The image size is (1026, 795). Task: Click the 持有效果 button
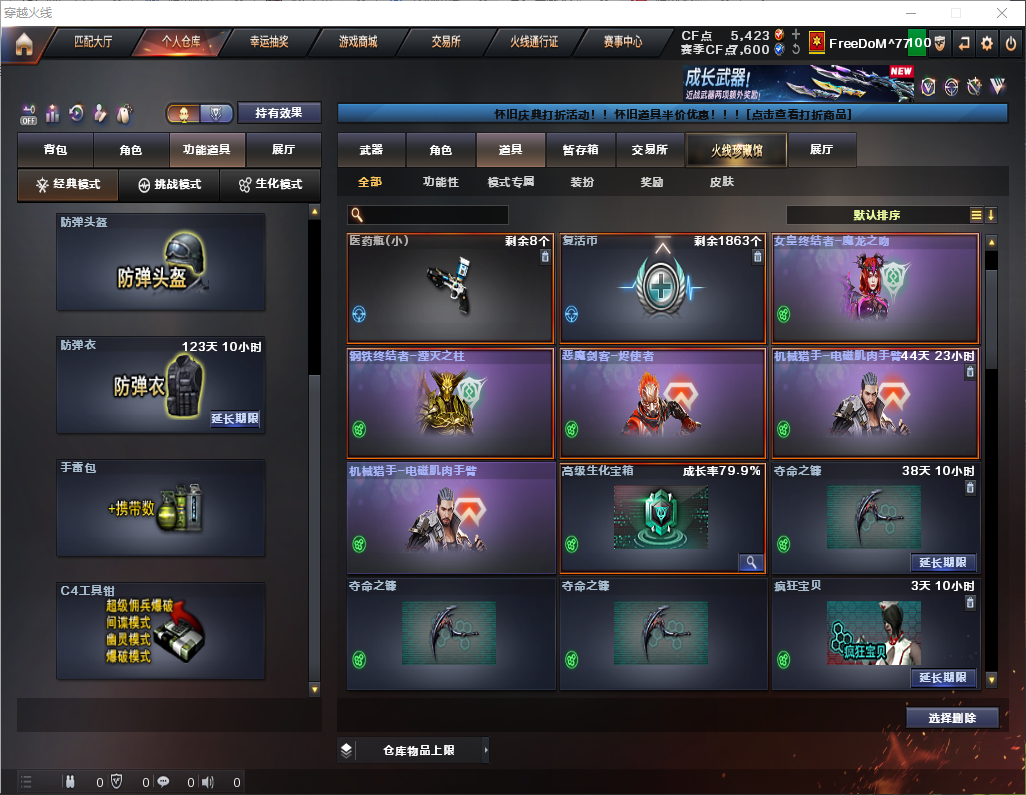pyautogui.click(x=279, y=113)
